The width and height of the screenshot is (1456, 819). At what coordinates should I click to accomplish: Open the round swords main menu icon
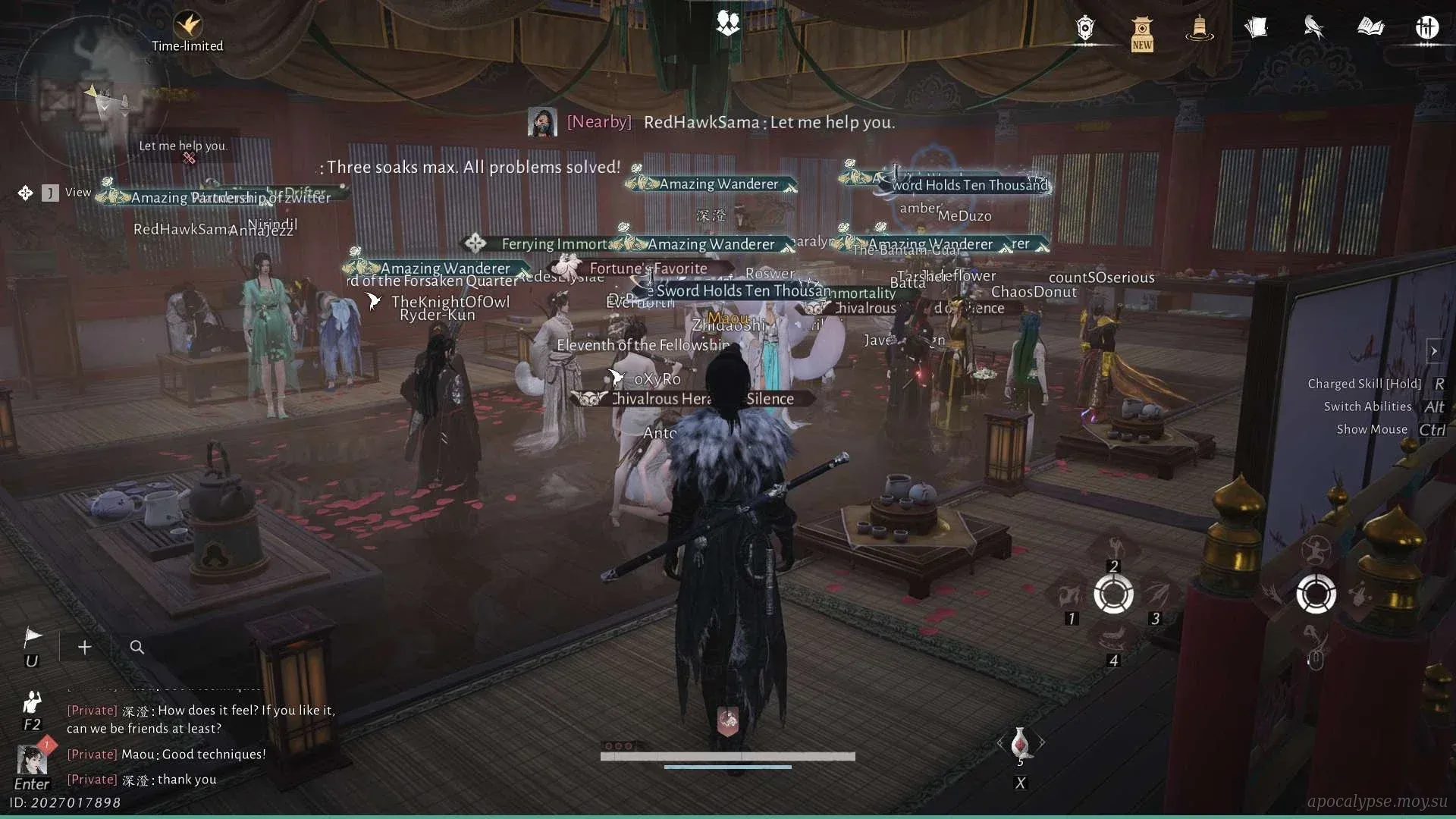pos(1426,28)
